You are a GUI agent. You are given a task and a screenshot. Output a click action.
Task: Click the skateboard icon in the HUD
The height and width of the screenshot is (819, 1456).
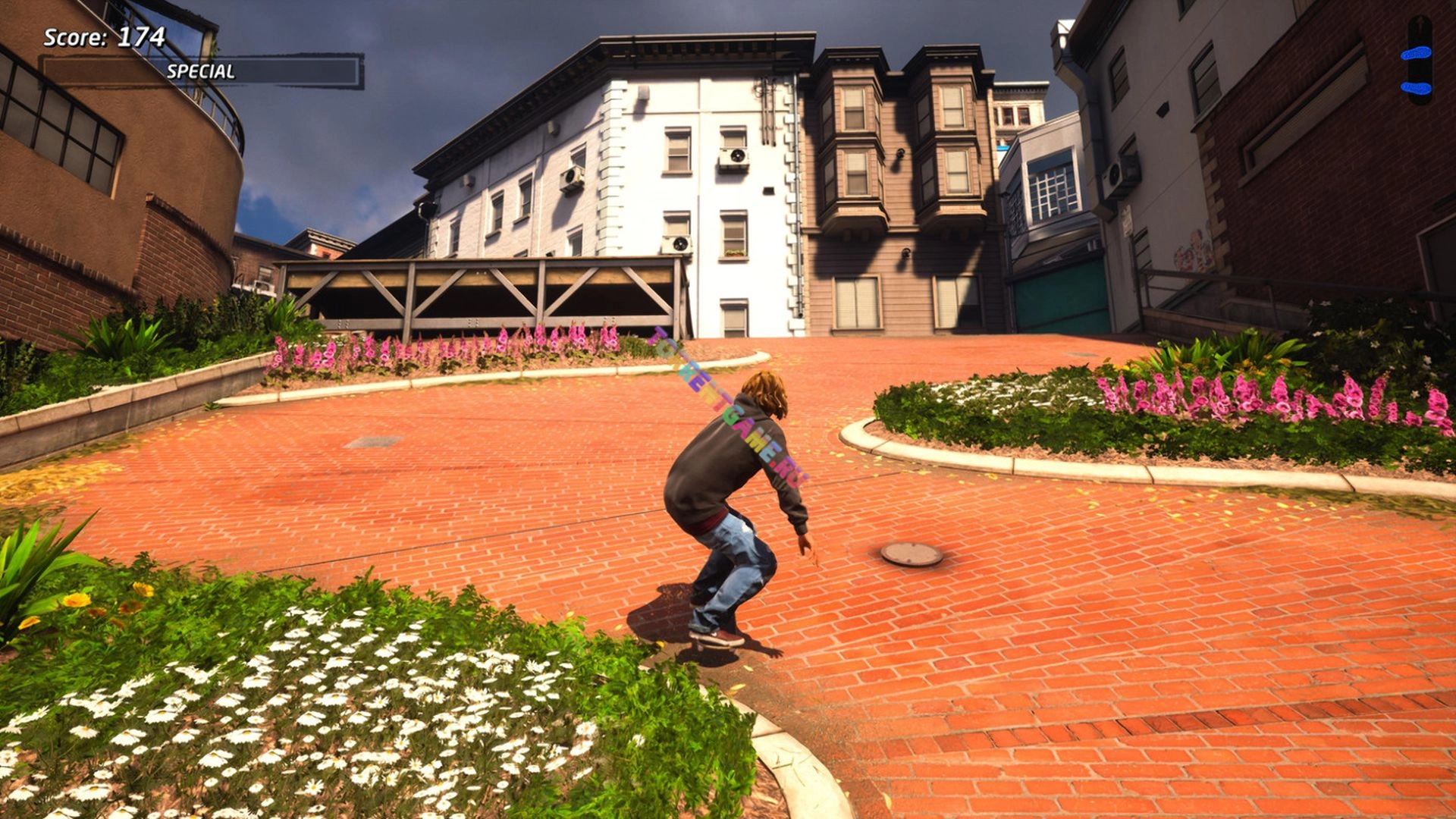pyautogui.click(x=1418, y=61)
